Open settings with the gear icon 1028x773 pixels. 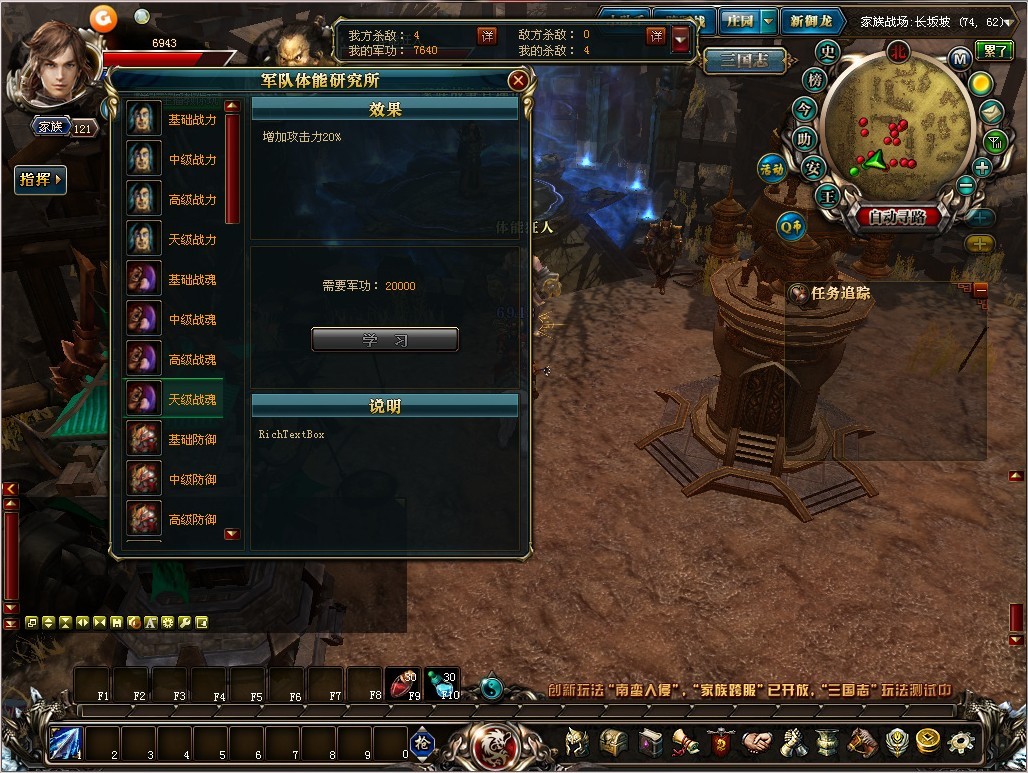pyautogui.click(x=961, y=742)
